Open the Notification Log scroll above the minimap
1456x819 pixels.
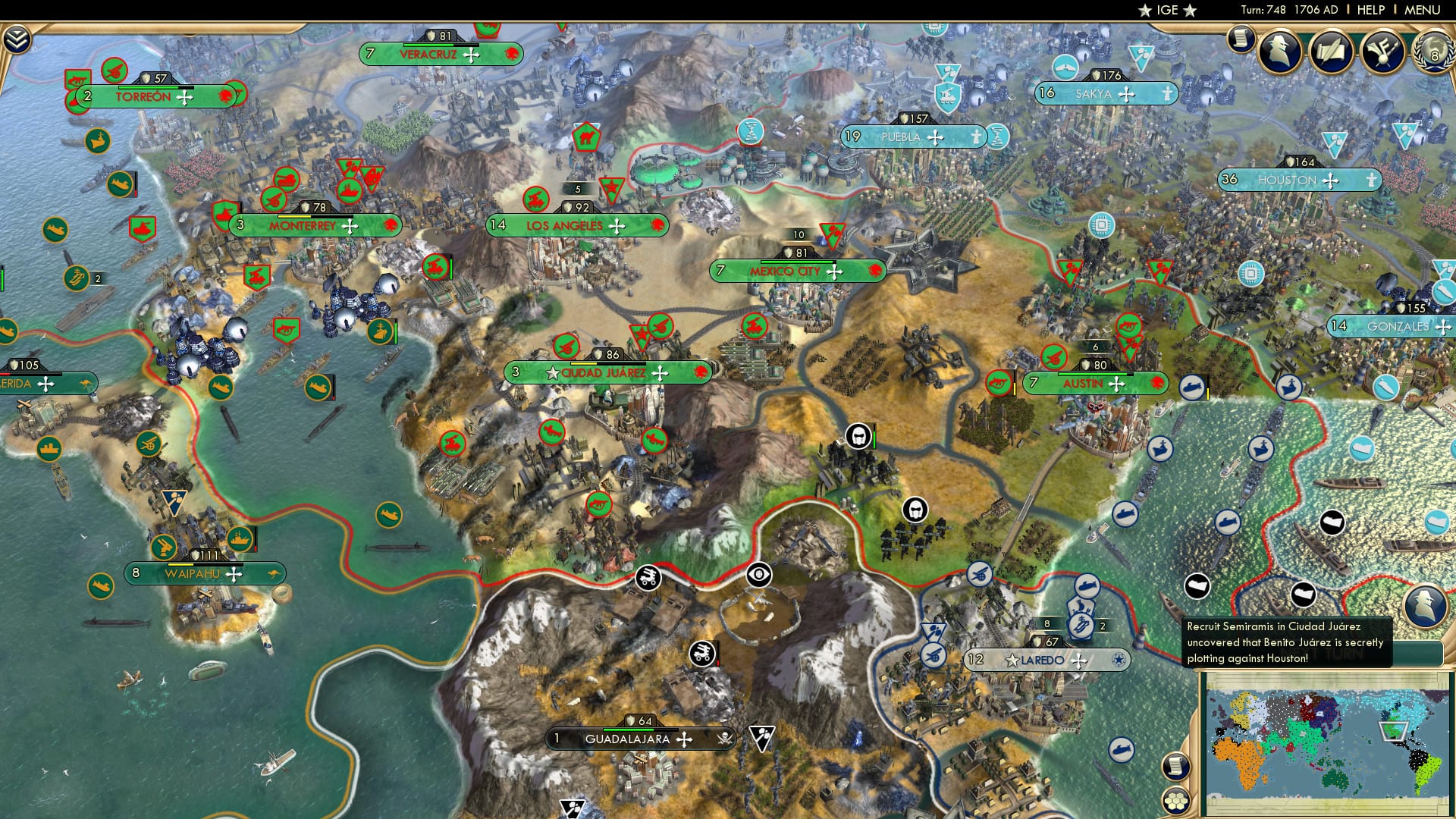tap(1176, 766)
